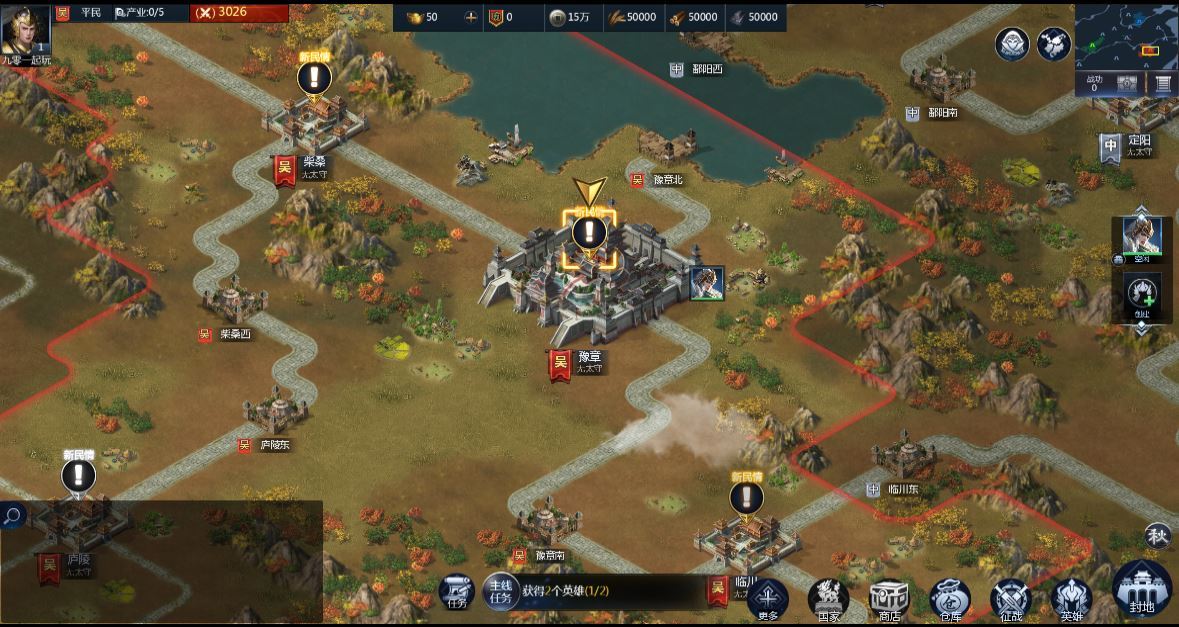Open the 商店 shop
The height and width of the screenshot is (627, 1179).
pos(888,599)
